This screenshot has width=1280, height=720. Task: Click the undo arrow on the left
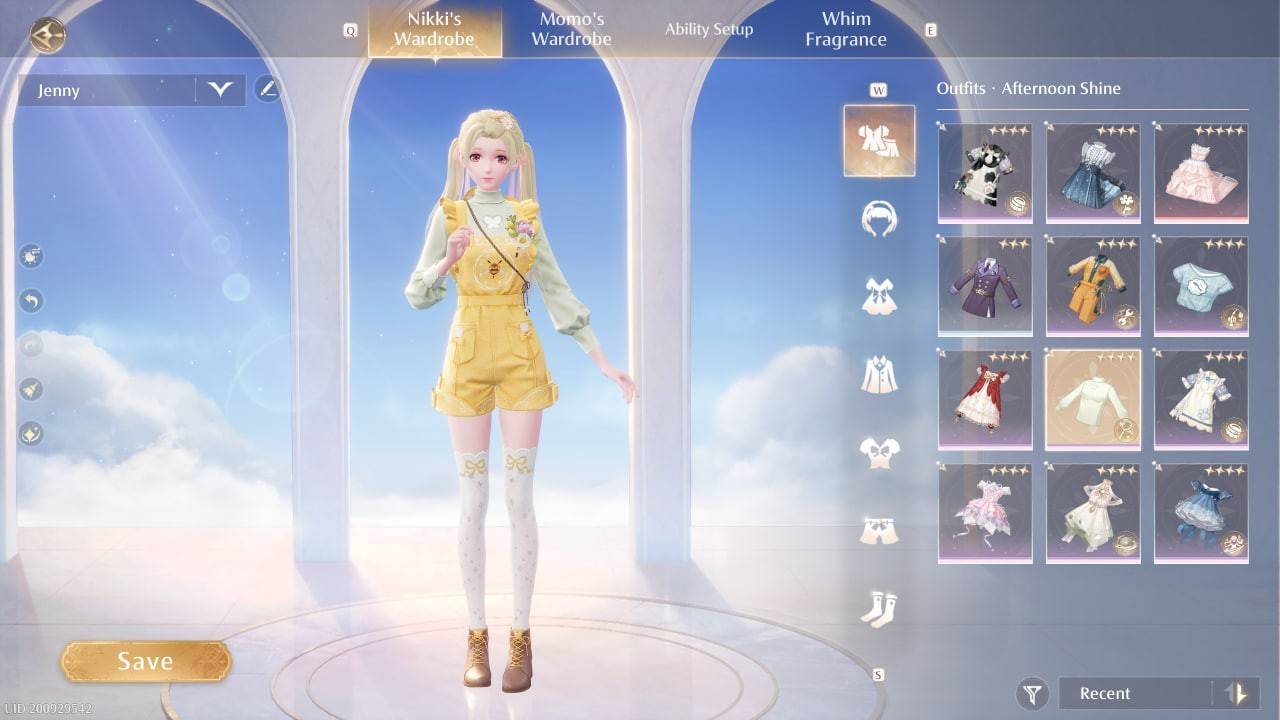pyautogui.click(x=30, y=300)
